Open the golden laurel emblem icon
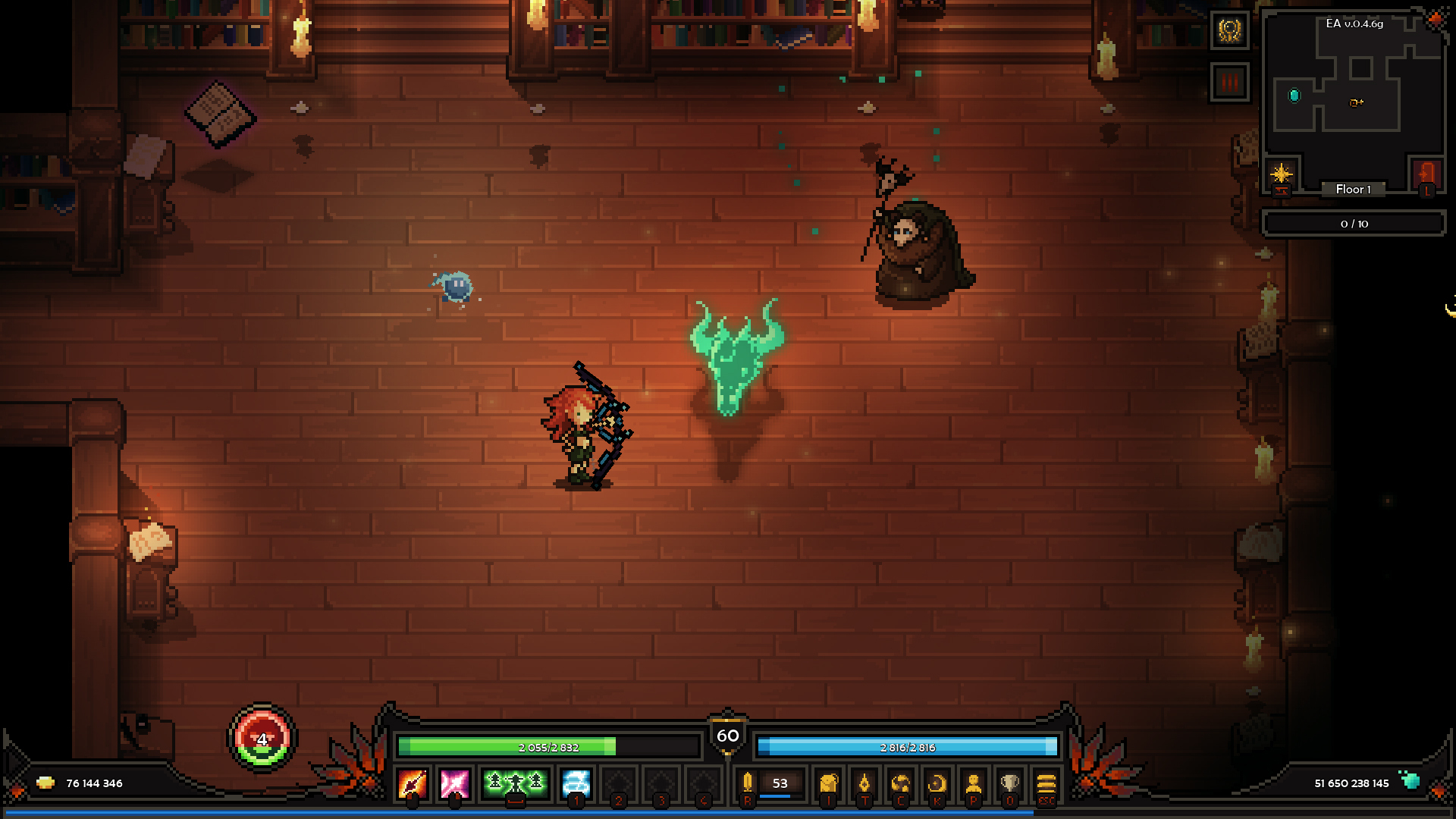 pos(1229,31)
